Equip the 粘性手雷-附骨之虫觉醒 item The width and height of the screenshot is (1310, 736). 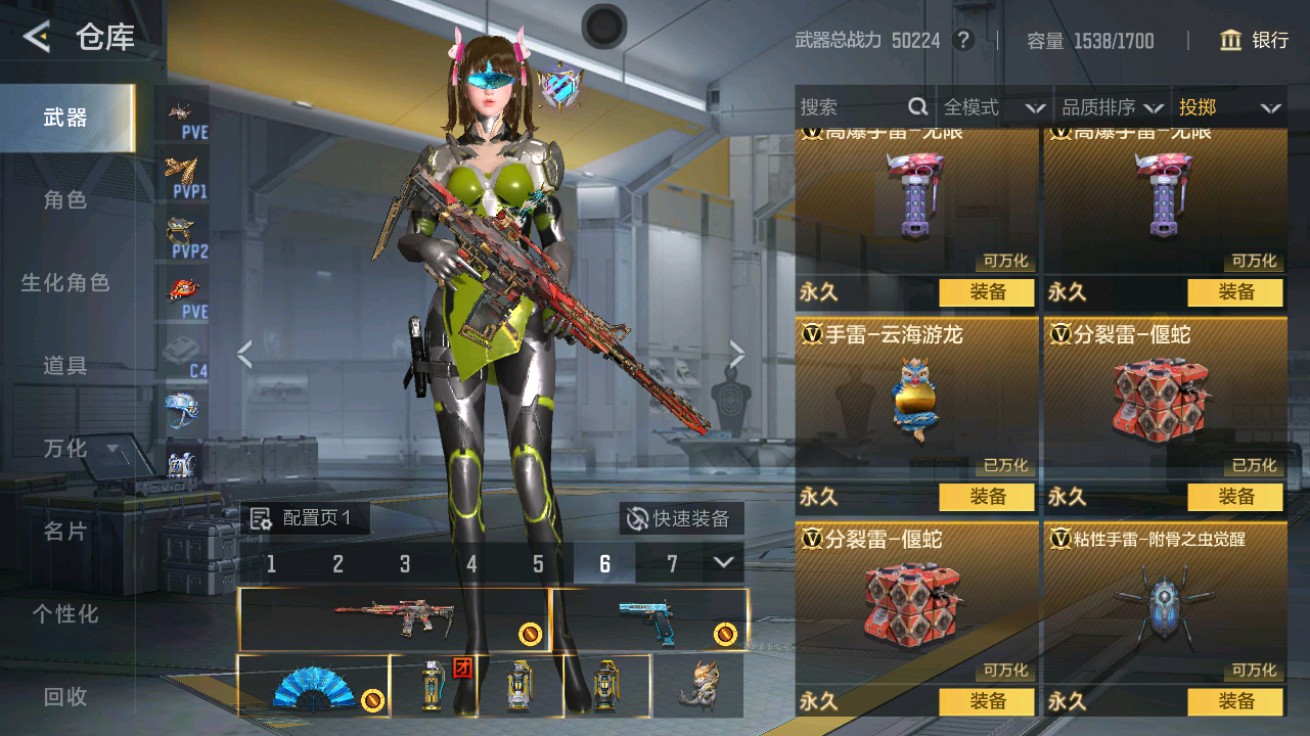1238,703
